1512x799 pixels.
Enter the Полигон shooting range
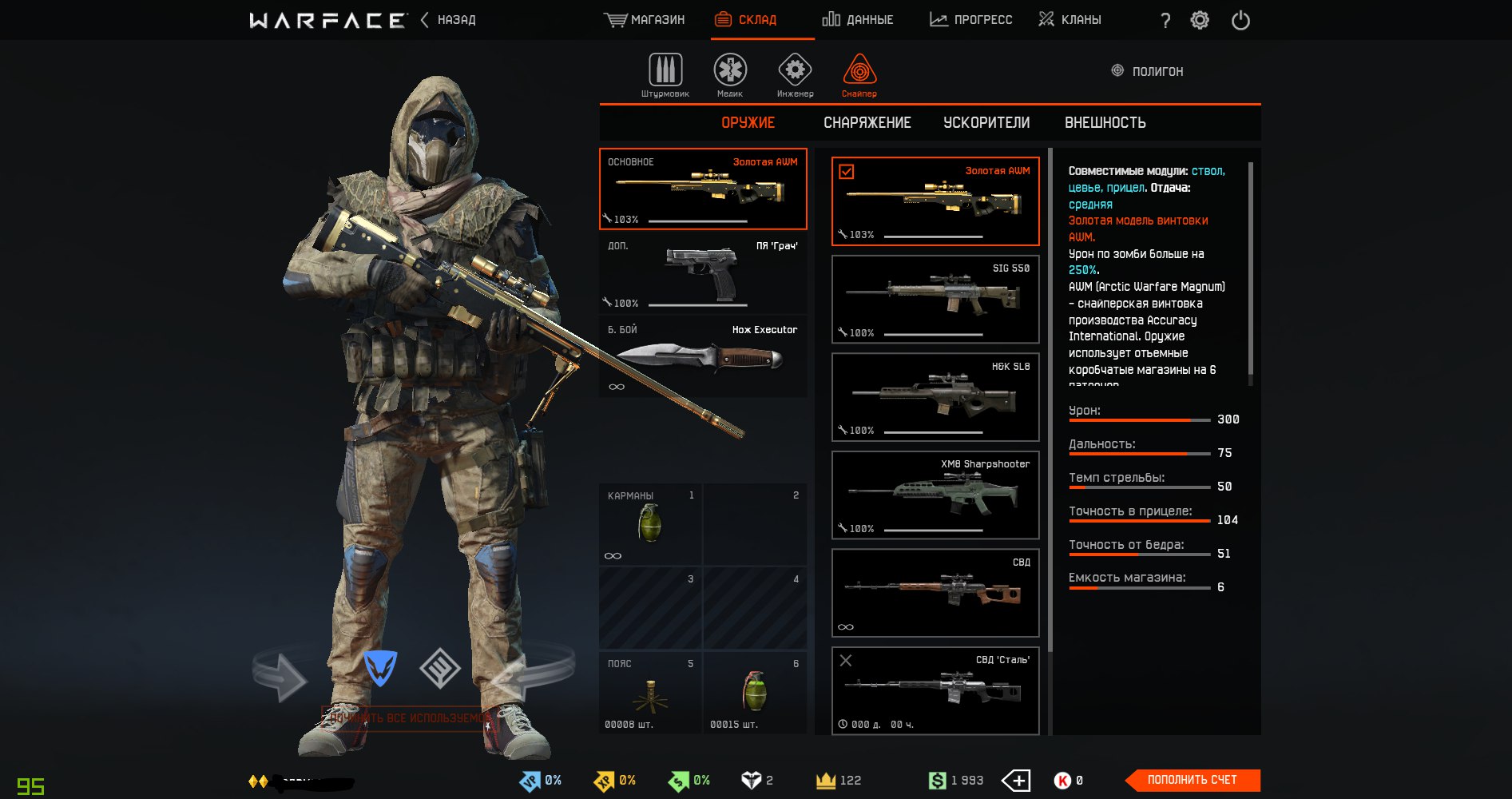1147,71
